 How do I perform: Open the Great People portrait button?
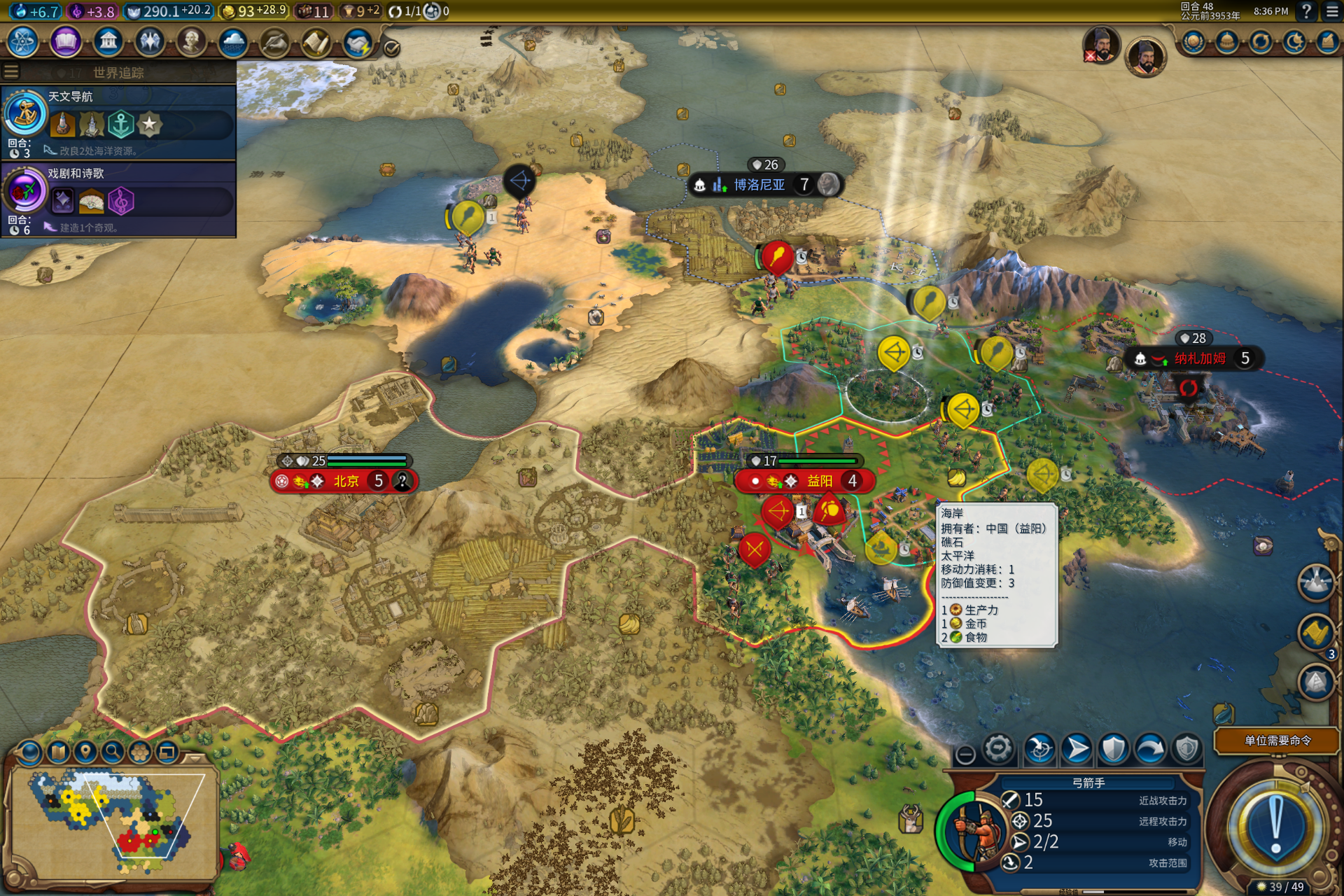191,43
